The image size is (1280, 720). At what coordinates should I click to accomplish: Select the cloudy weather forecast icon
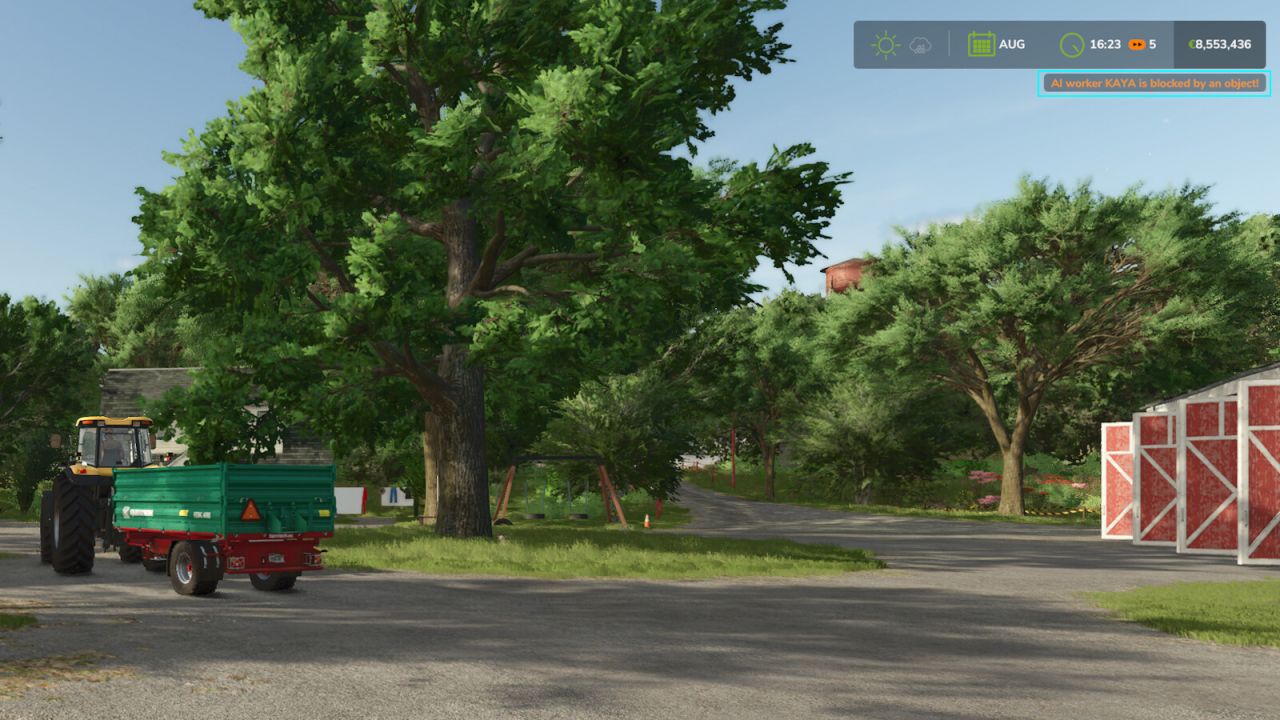920,44
